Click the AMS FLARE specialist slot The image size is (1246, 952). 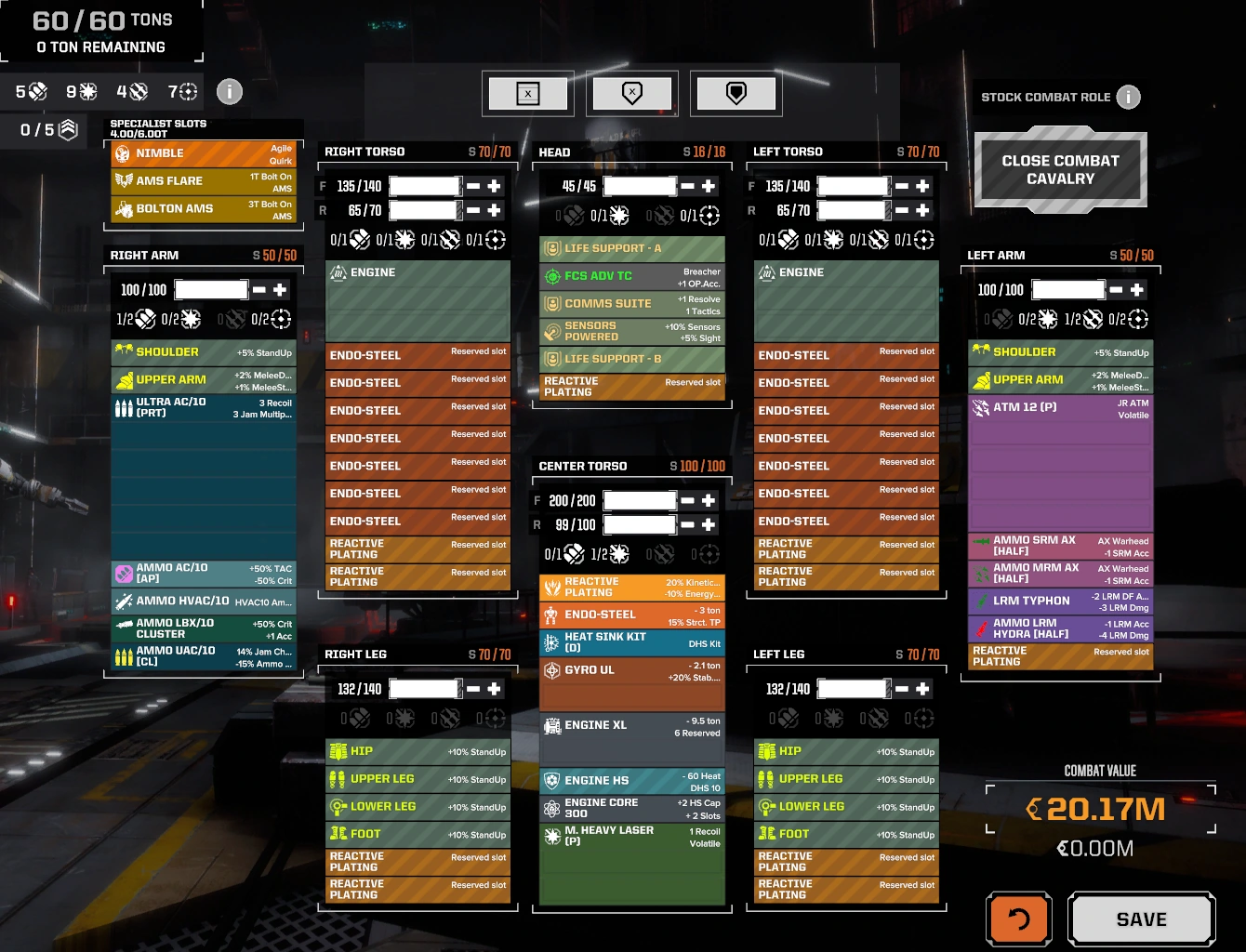point(203,180)
